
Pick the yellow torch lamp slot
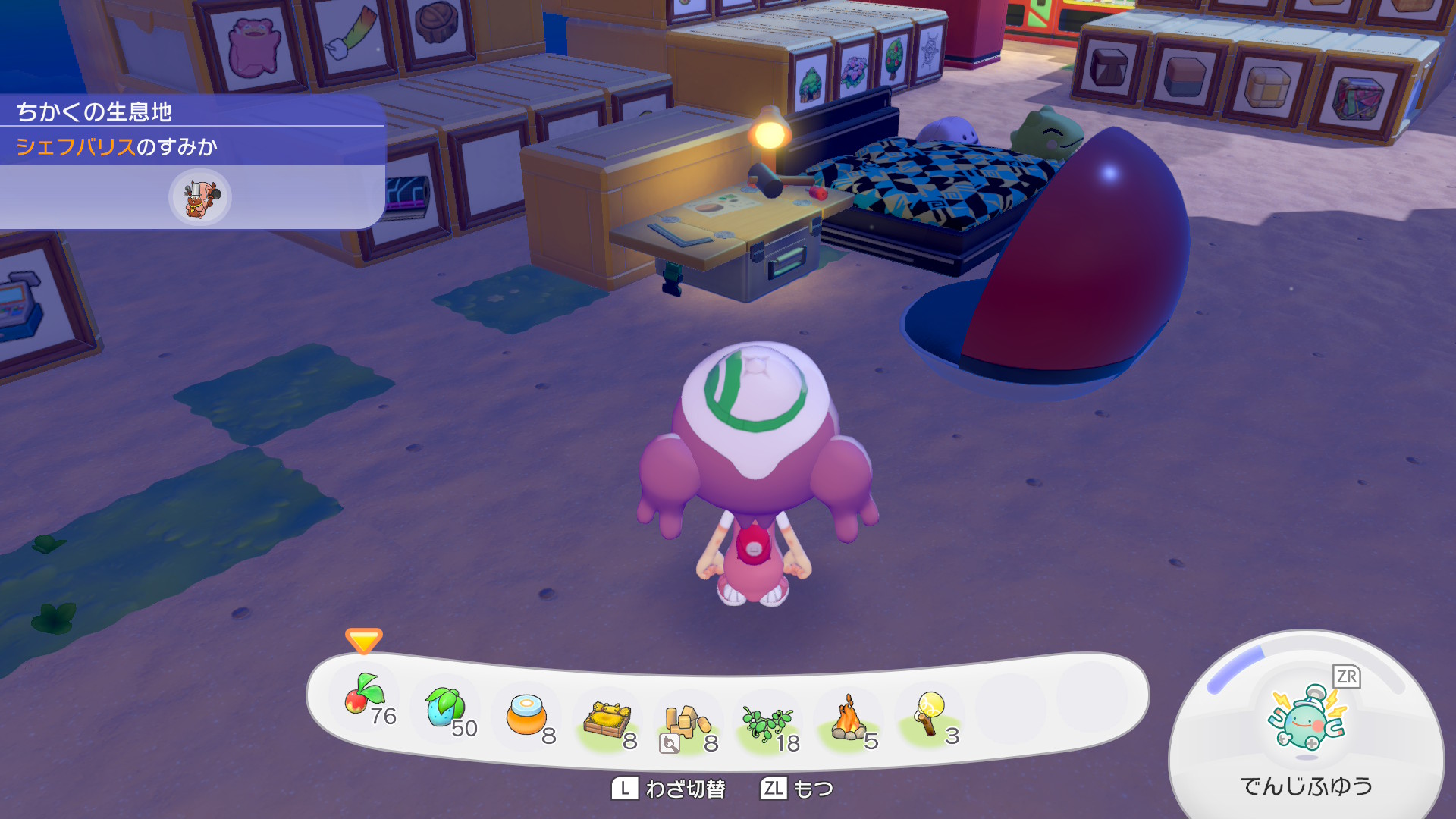pos(930,713)
